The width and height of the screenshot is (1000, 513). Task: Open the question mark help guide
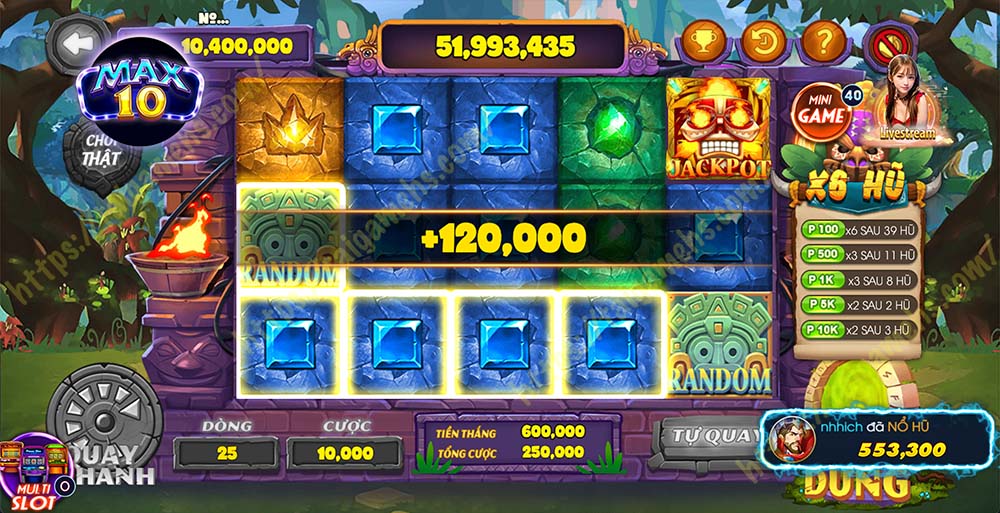824,43
